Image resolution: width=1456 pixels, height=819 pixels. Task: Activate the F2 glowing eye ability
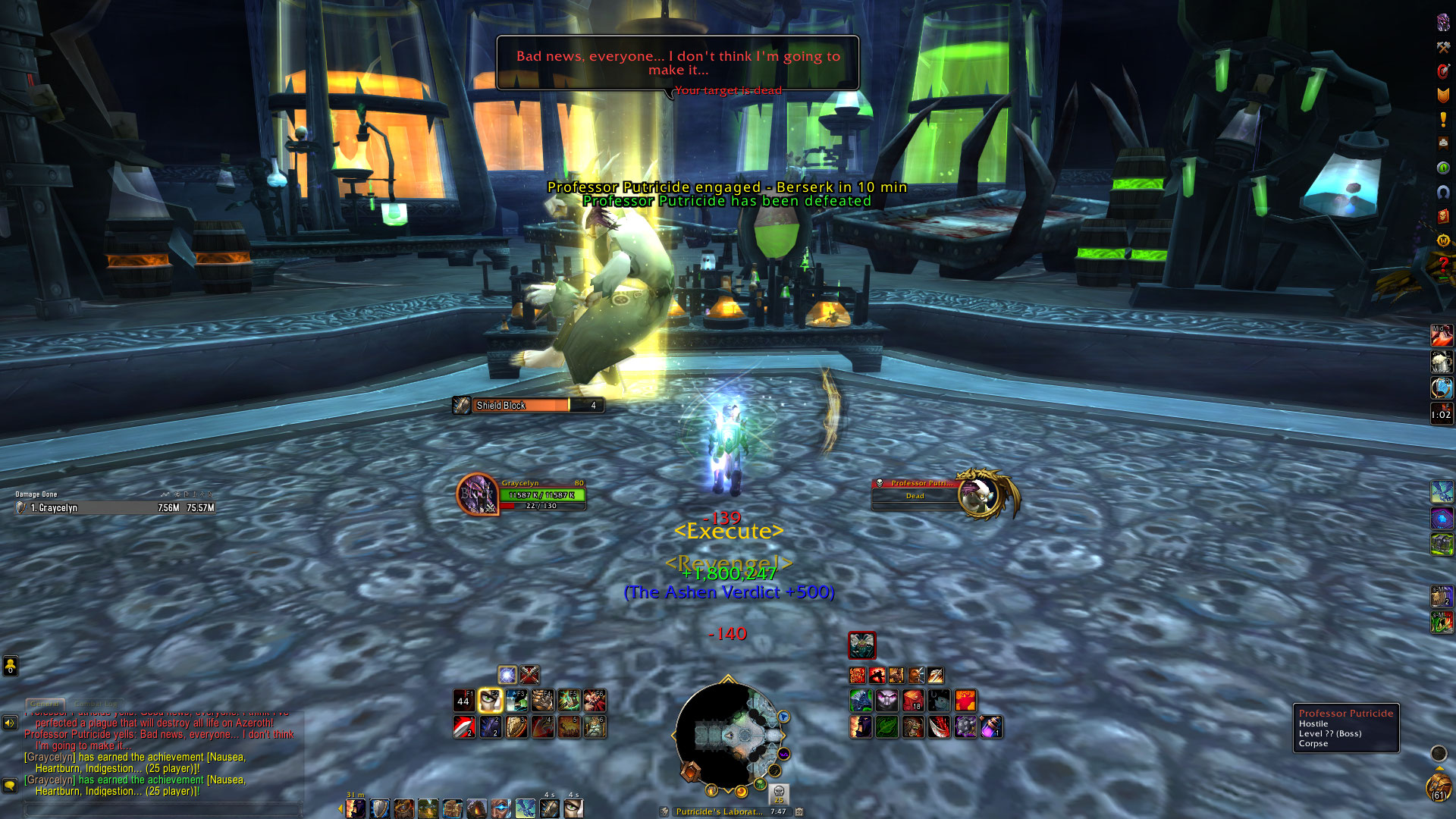point(490,701)
